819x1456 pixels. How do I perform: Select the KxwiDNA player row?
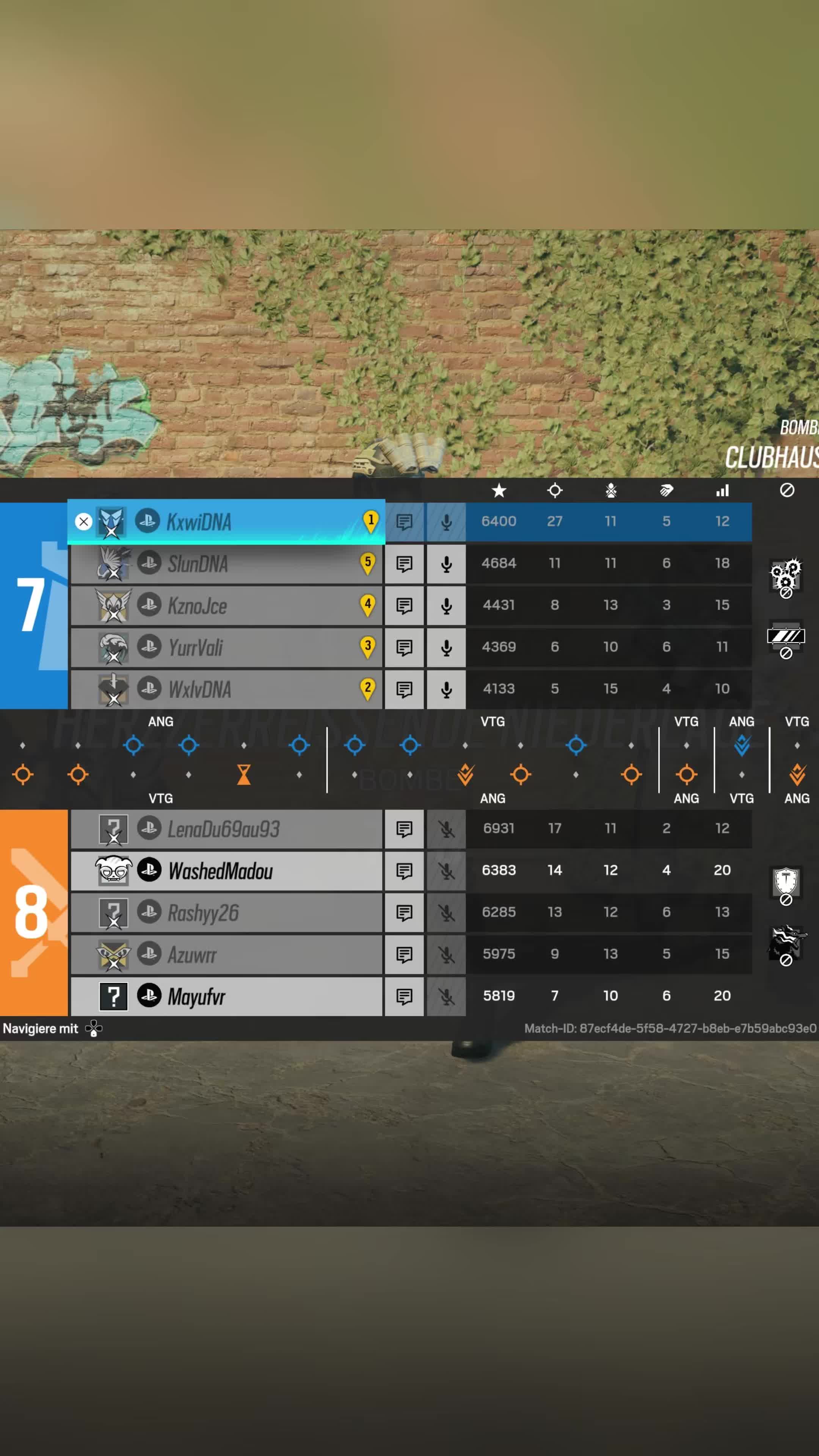[x=226, y=521]
